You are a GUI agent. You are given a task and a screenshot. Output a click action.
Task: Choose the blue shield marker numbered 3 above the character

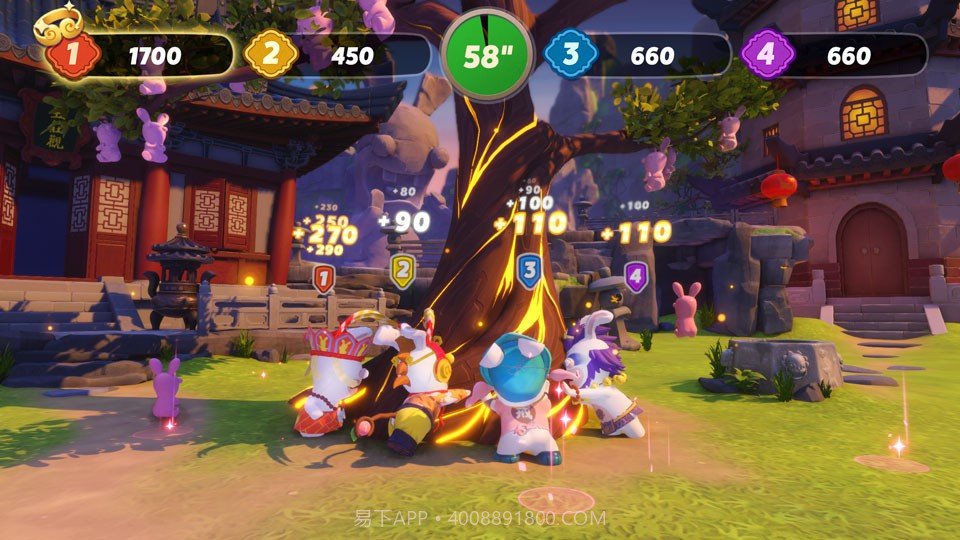(529, 271)
